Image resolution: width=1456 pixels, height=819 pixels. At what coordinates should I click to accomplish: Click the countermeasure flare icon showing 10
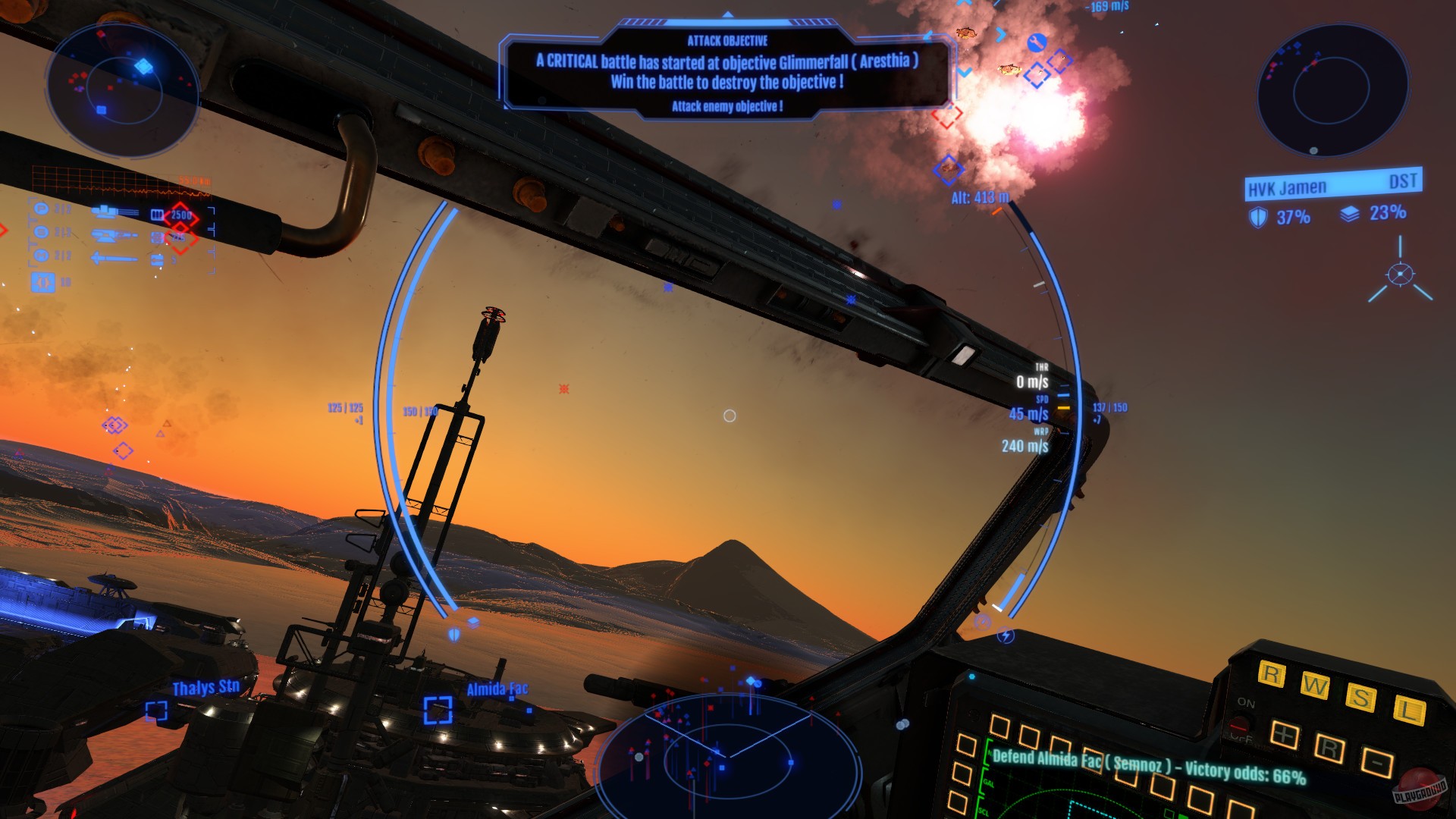pyautogui.click(x=43, y=282)
